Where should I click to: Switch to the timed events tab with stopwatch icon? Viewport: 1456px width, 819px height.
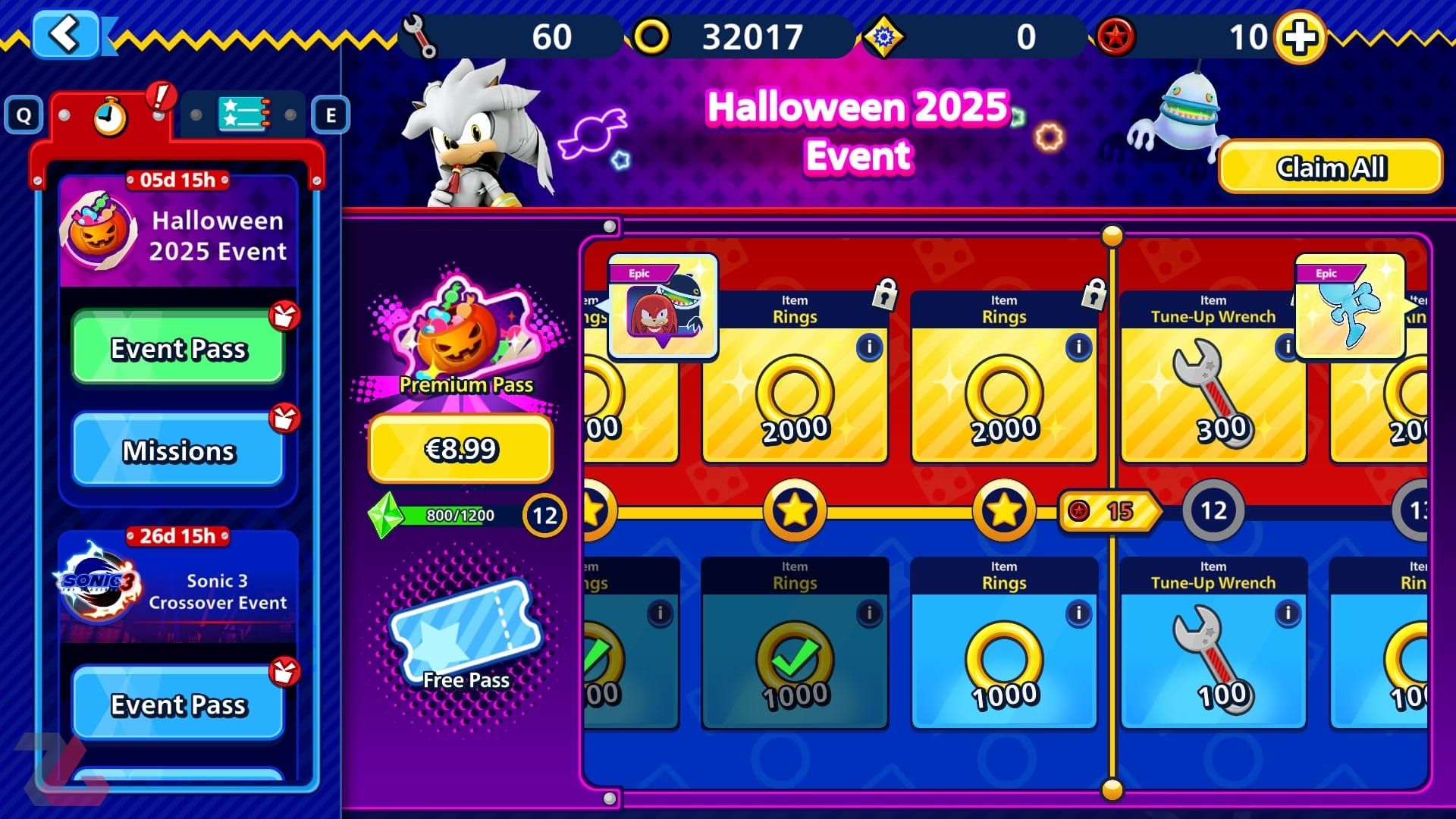click(108, 115)
